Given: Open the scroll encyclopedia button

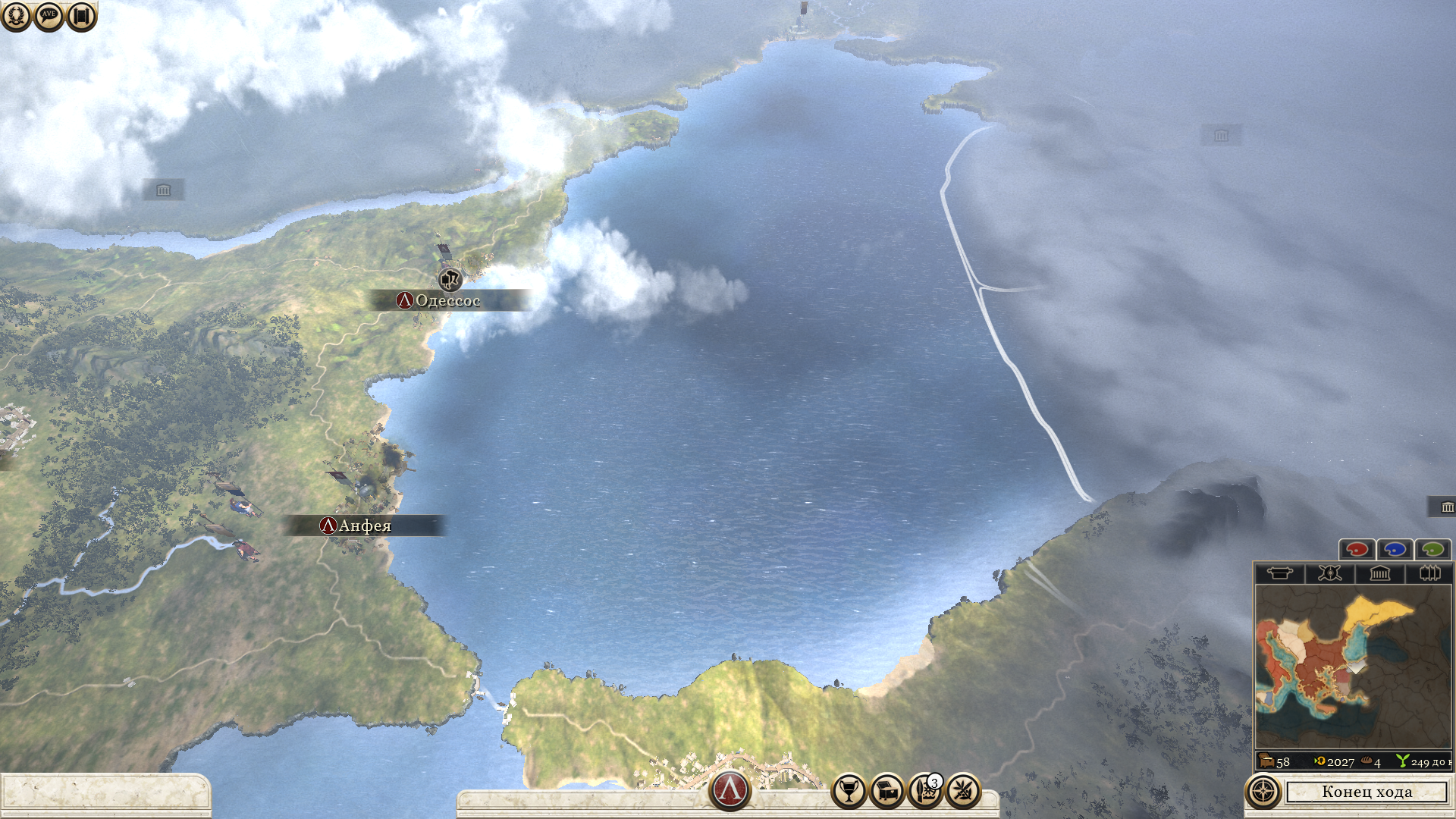Looking at the screenshot, I should coord(82,15).
